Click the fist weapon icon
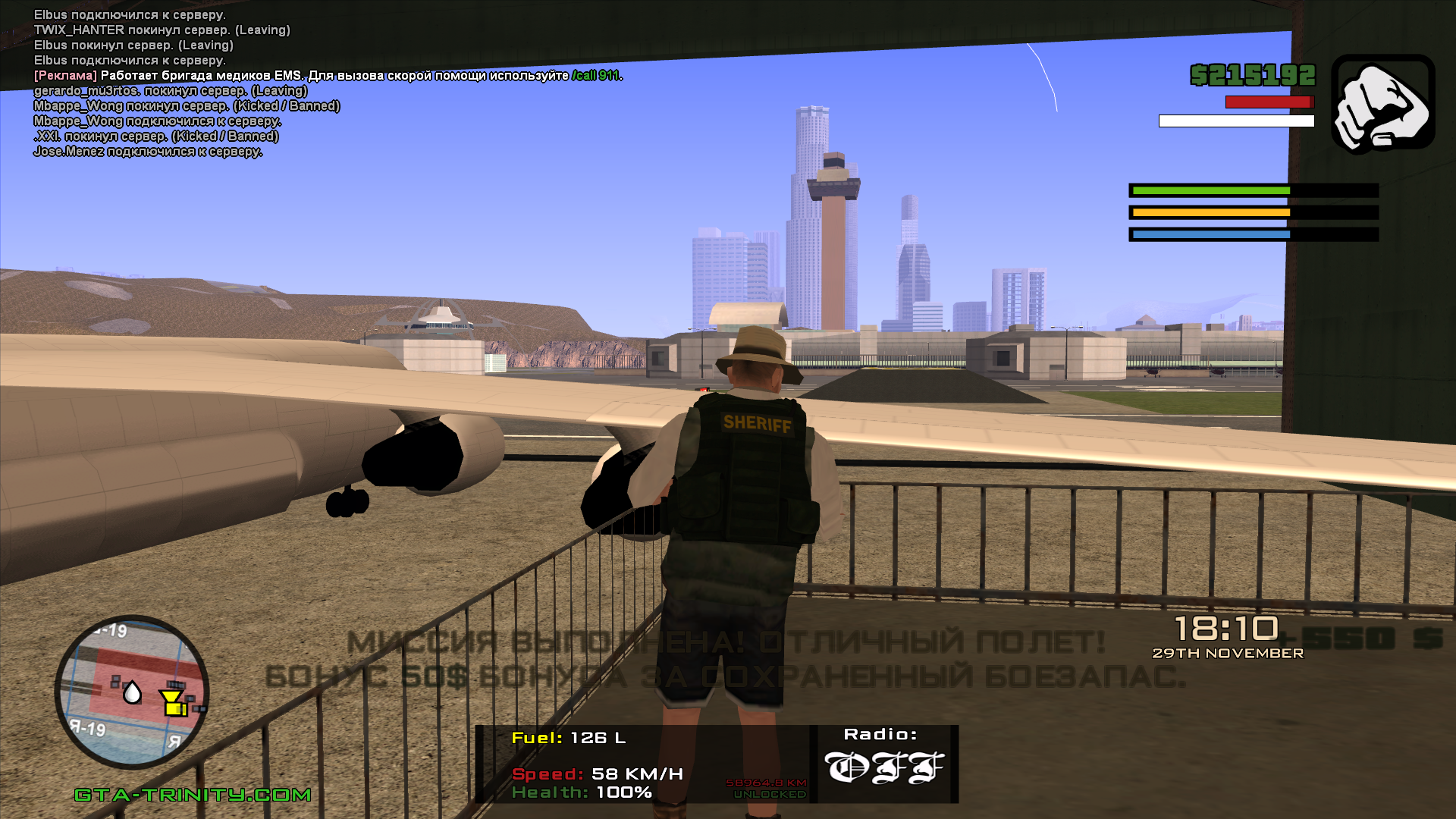 click(x=1382, y=104)
